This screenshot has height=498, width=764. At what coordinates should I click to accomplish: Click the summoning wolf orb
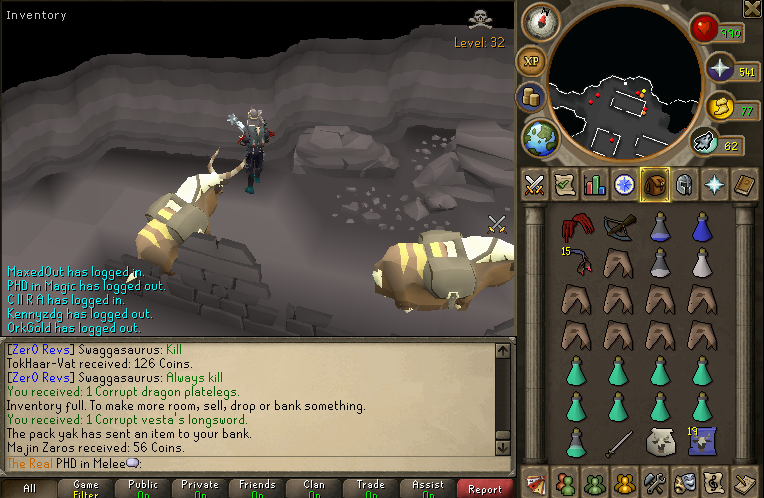[x=705, y=144]
